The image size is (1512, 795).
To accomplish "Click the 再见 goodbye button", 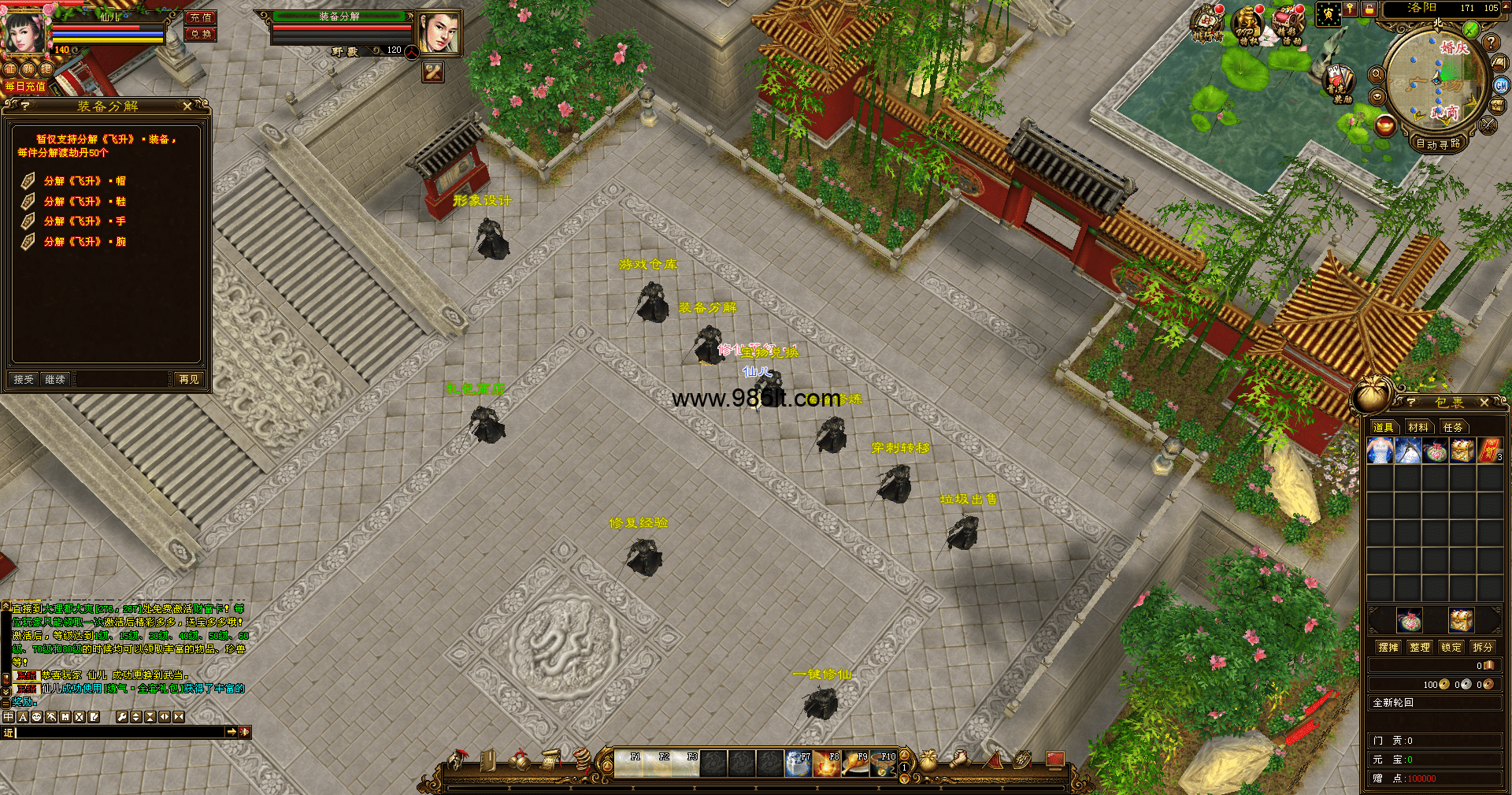I will tap(189, 380).
